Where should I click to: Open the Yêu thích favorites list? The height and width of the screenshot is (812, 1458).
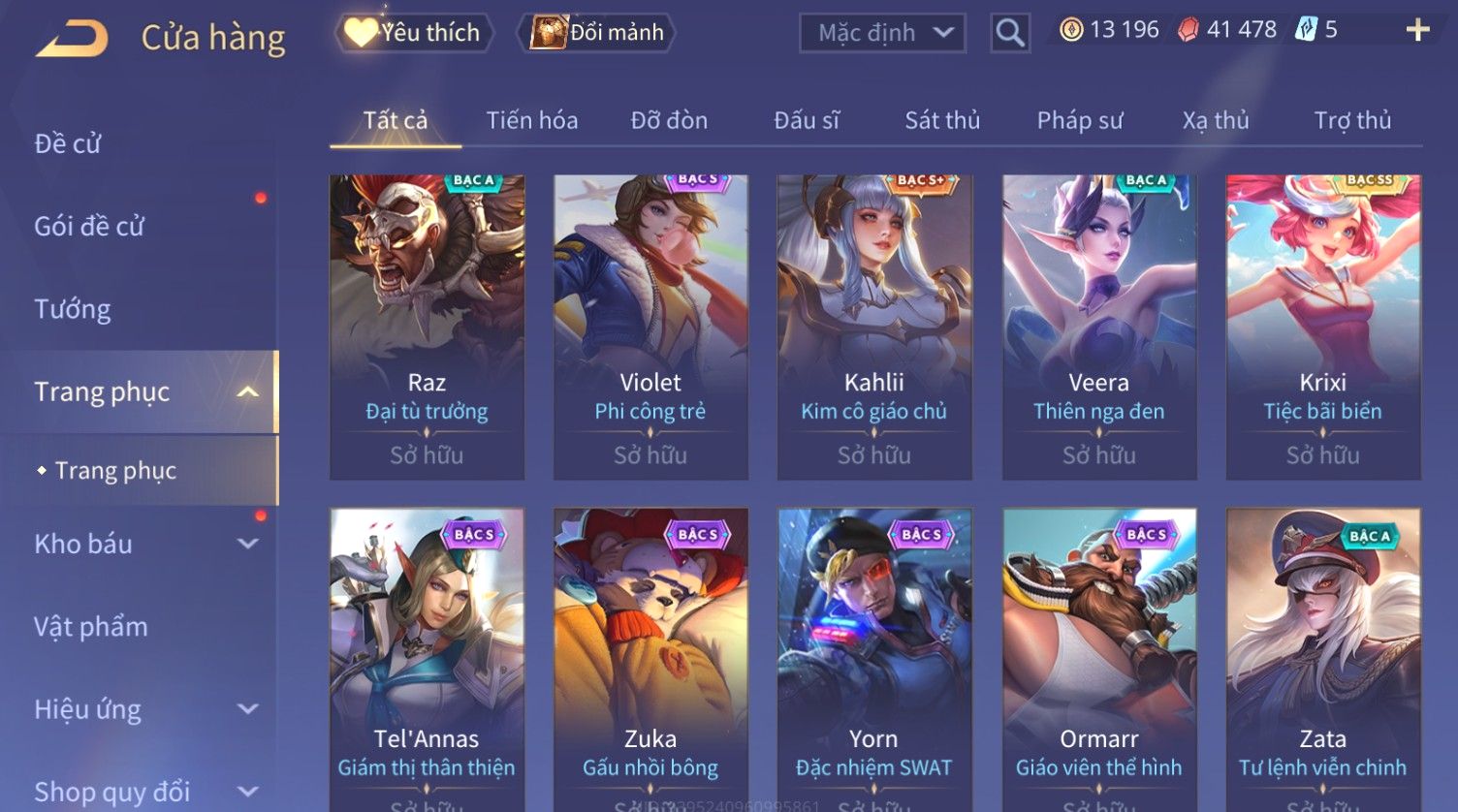click(414, 33)
